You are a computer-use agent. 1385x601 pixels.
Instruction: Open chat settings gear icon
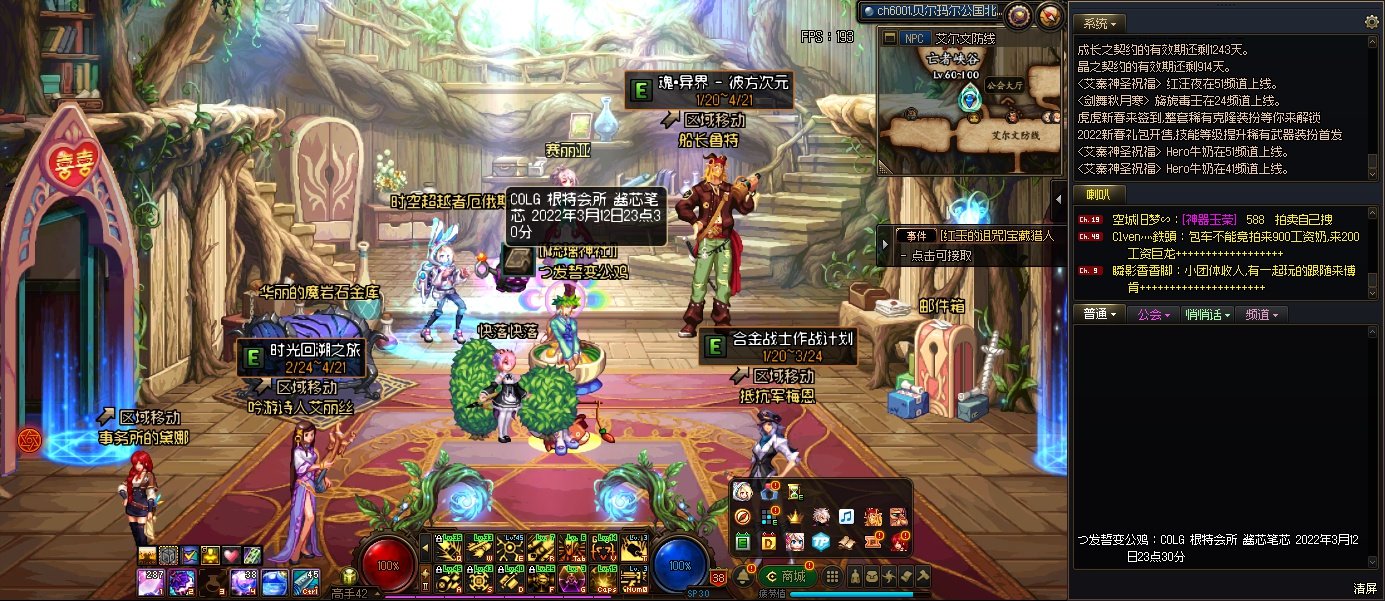pos(1371,21)
